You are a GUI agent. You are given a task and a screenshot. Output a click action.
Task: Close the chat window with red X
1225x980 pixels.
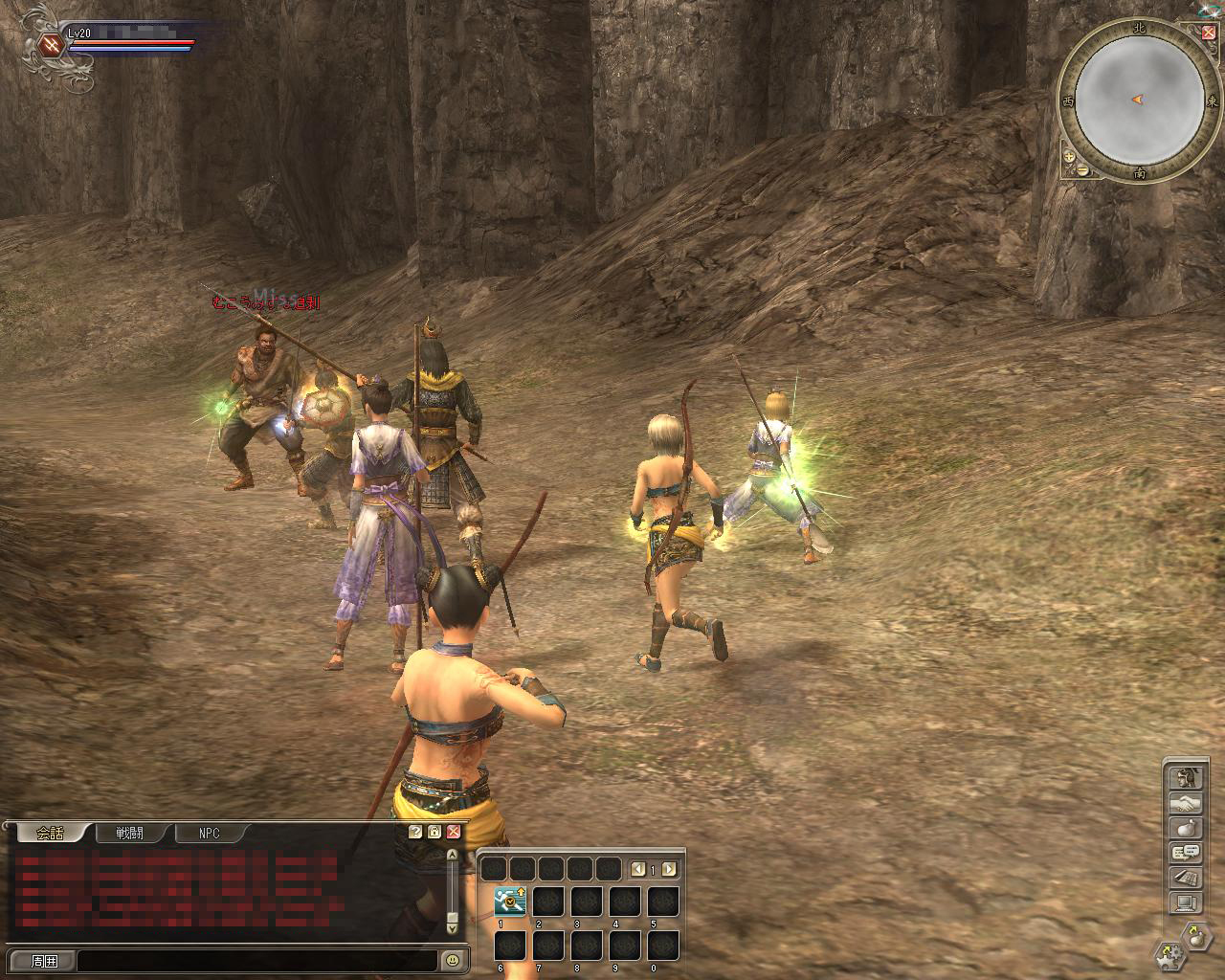coord(454,832)
